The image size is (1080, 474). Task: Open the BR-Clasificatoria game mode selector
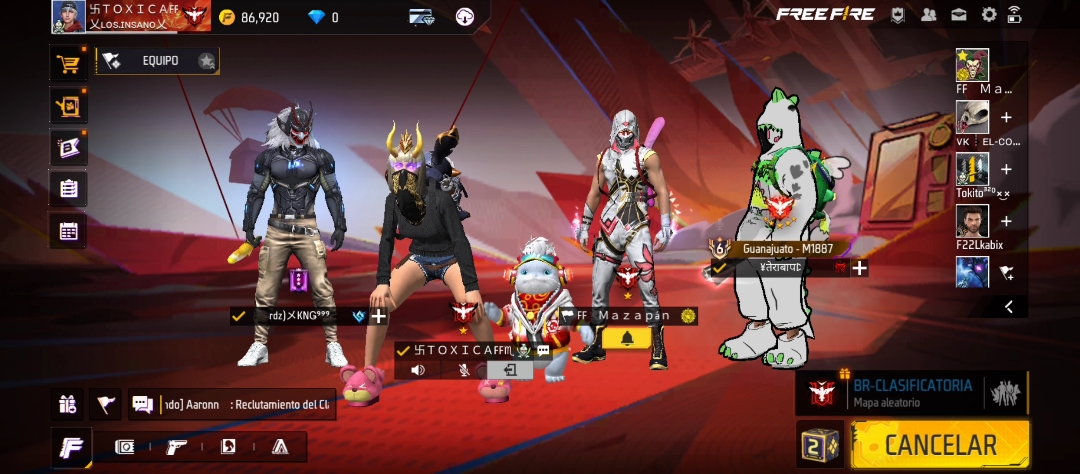(910, 392)
